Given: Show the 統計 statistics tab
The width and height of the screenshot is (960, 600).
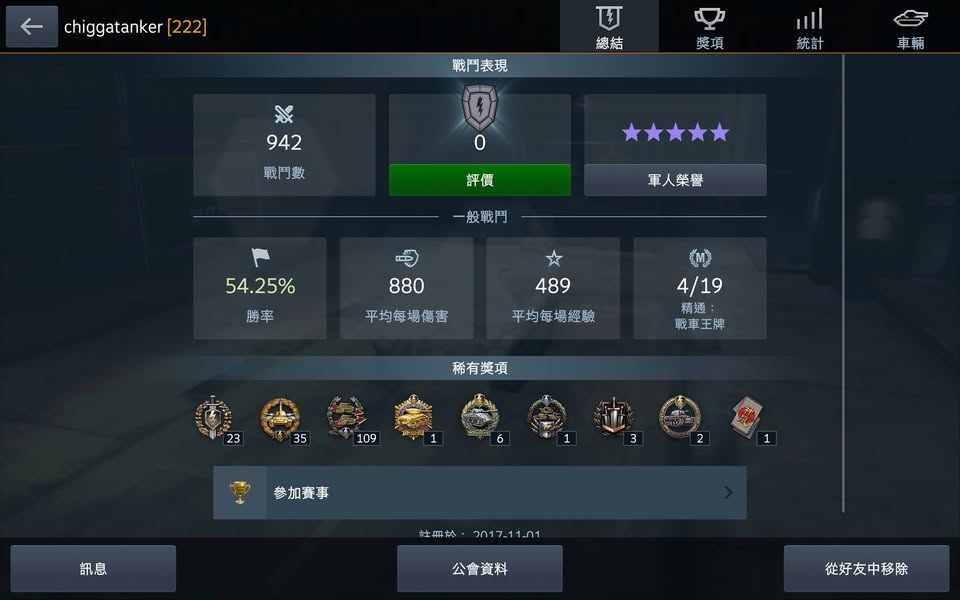Looking at the screenshot, I should pos(810,27).
